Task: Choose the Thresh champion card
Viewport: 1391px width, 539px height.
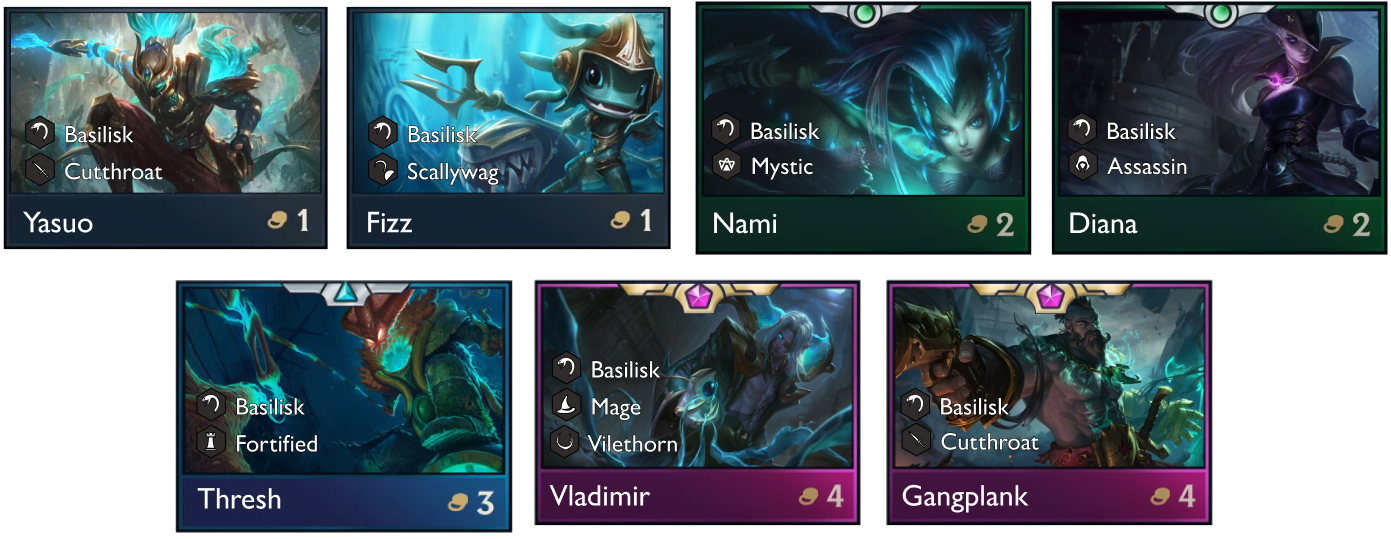Action: pyautogui.click(x=345, y=405)
